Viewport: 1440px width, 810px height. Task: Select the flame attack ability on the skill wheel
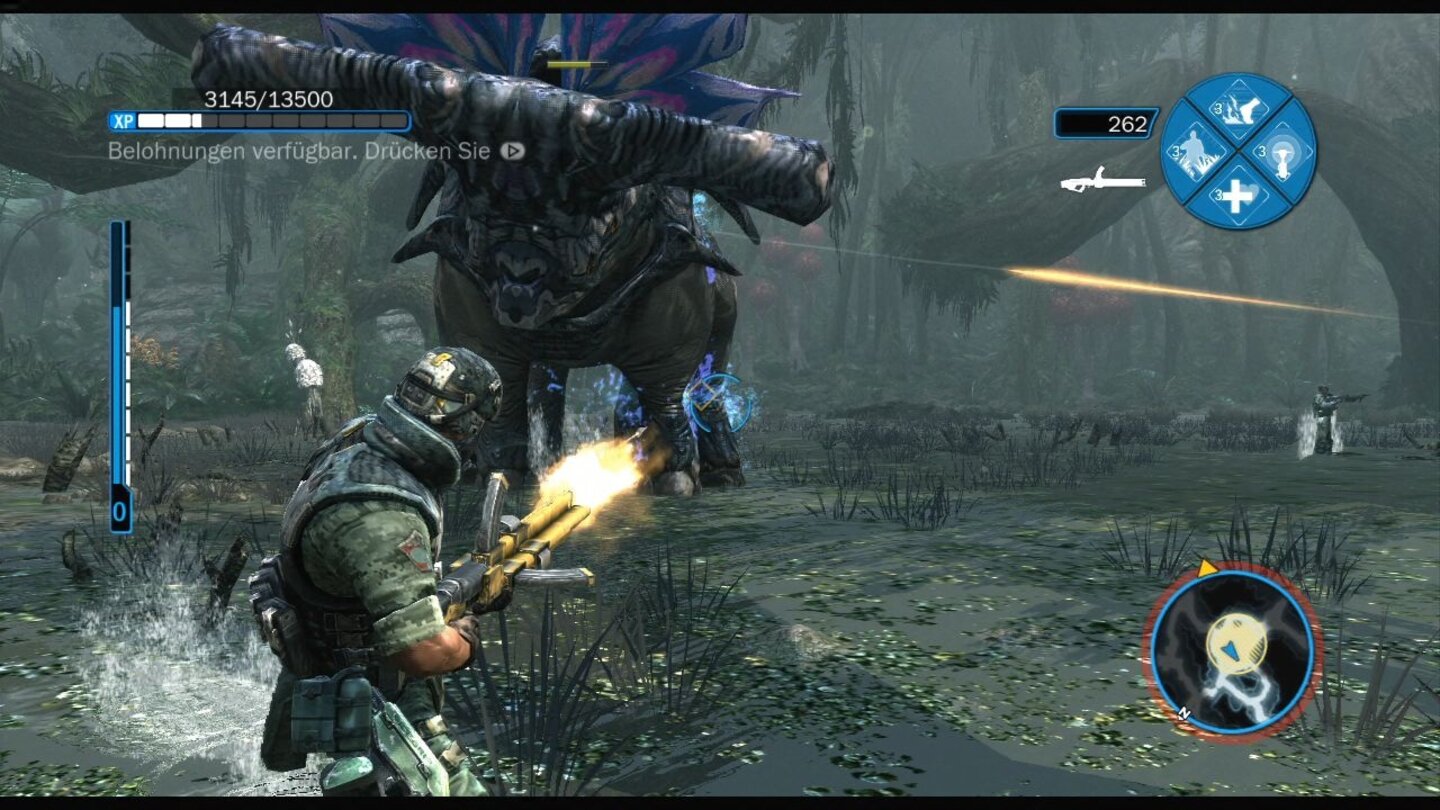point(1240,108)
